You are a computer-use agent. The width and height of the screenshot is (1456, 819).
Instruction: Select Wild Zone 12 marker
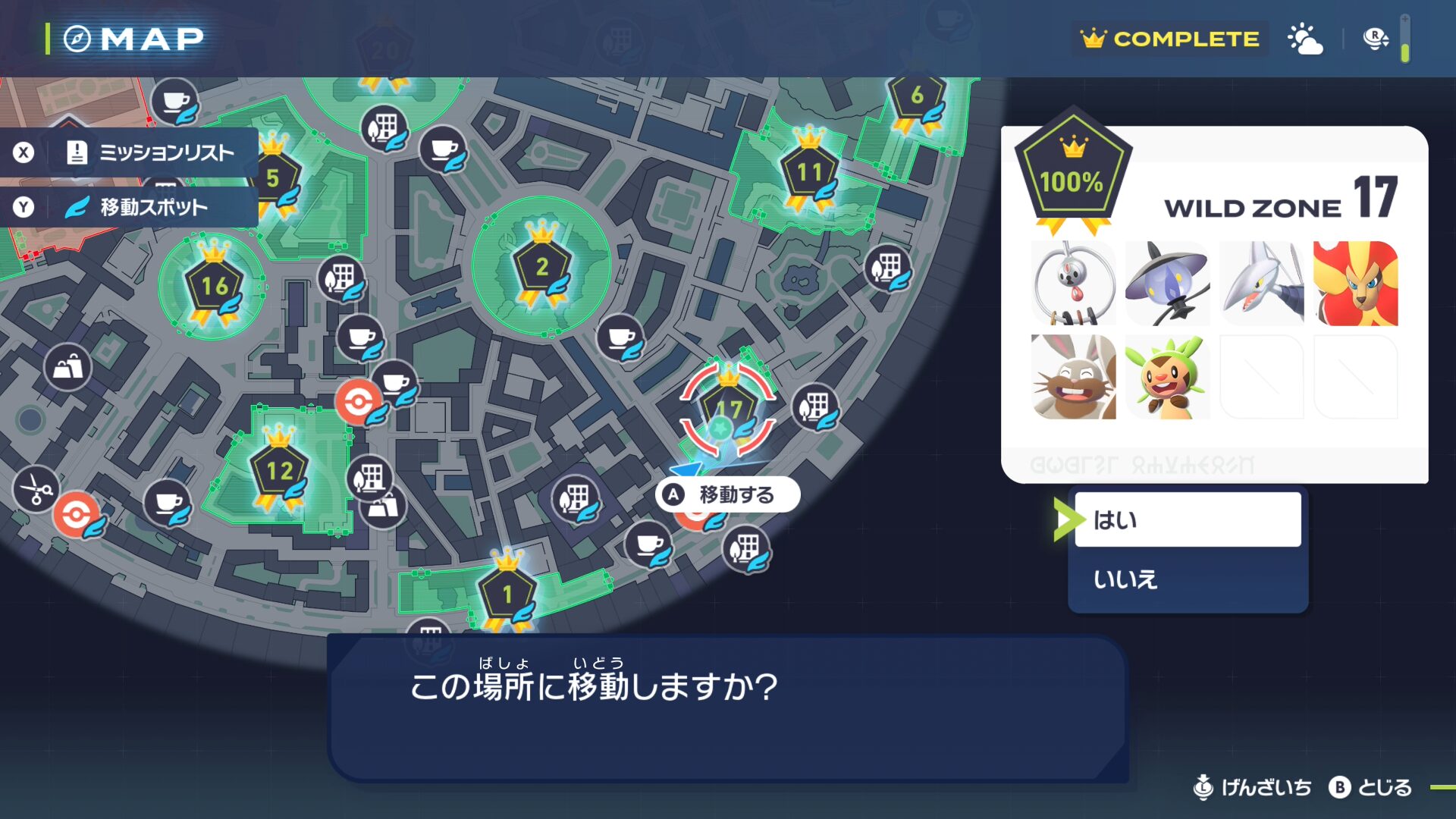279,471
